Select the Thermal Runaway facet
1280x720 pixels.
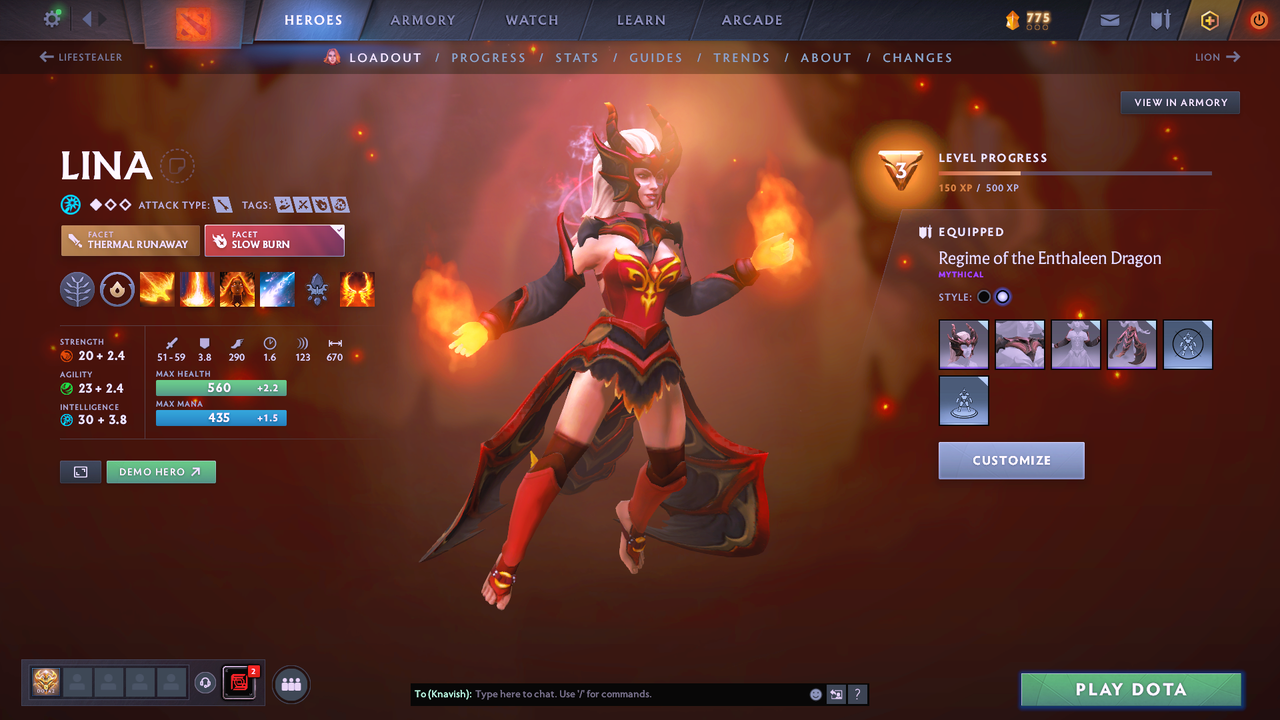[129, 240]
